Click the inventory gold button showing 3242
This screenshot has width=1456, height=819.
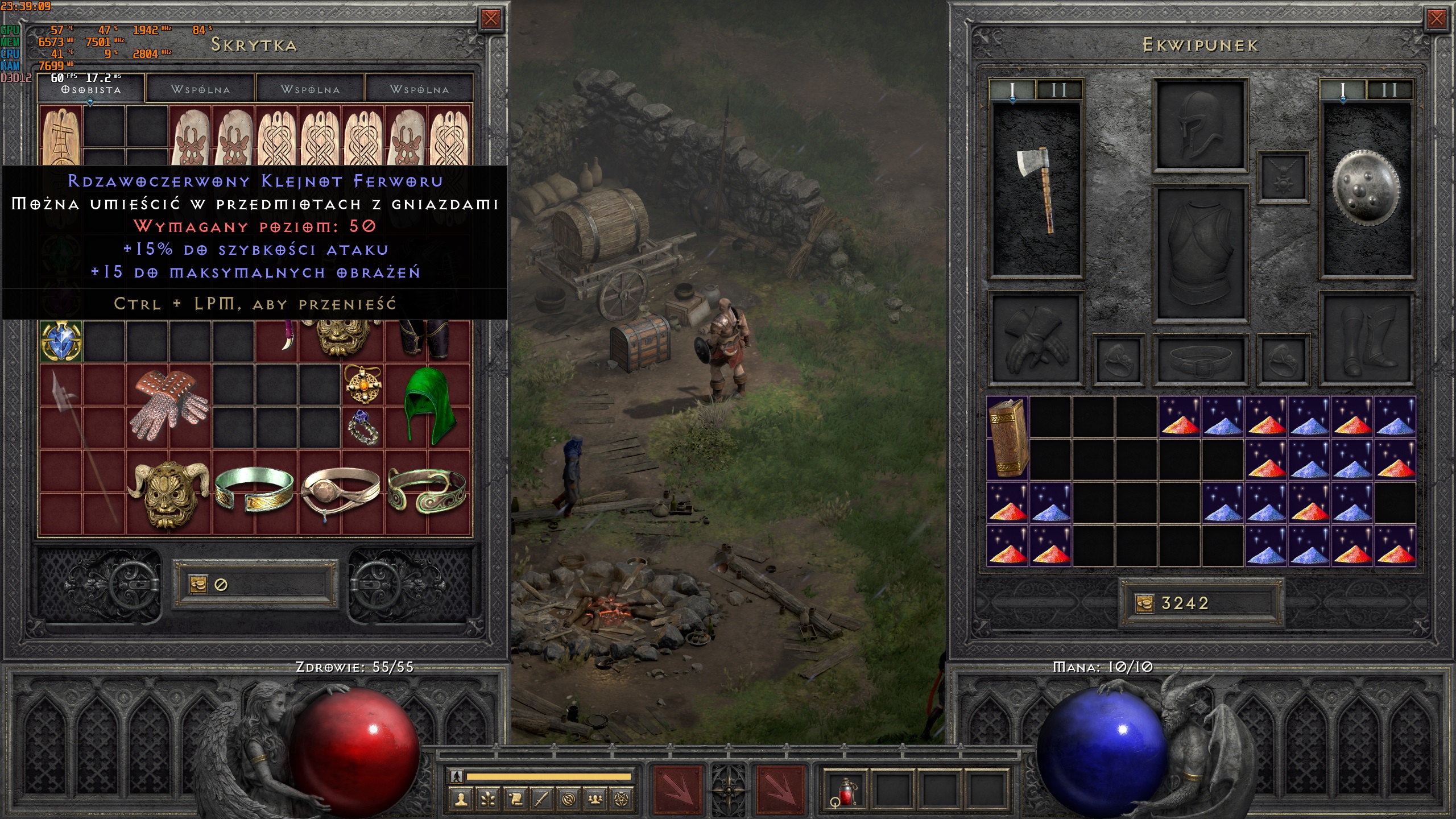click(1144, 603)
